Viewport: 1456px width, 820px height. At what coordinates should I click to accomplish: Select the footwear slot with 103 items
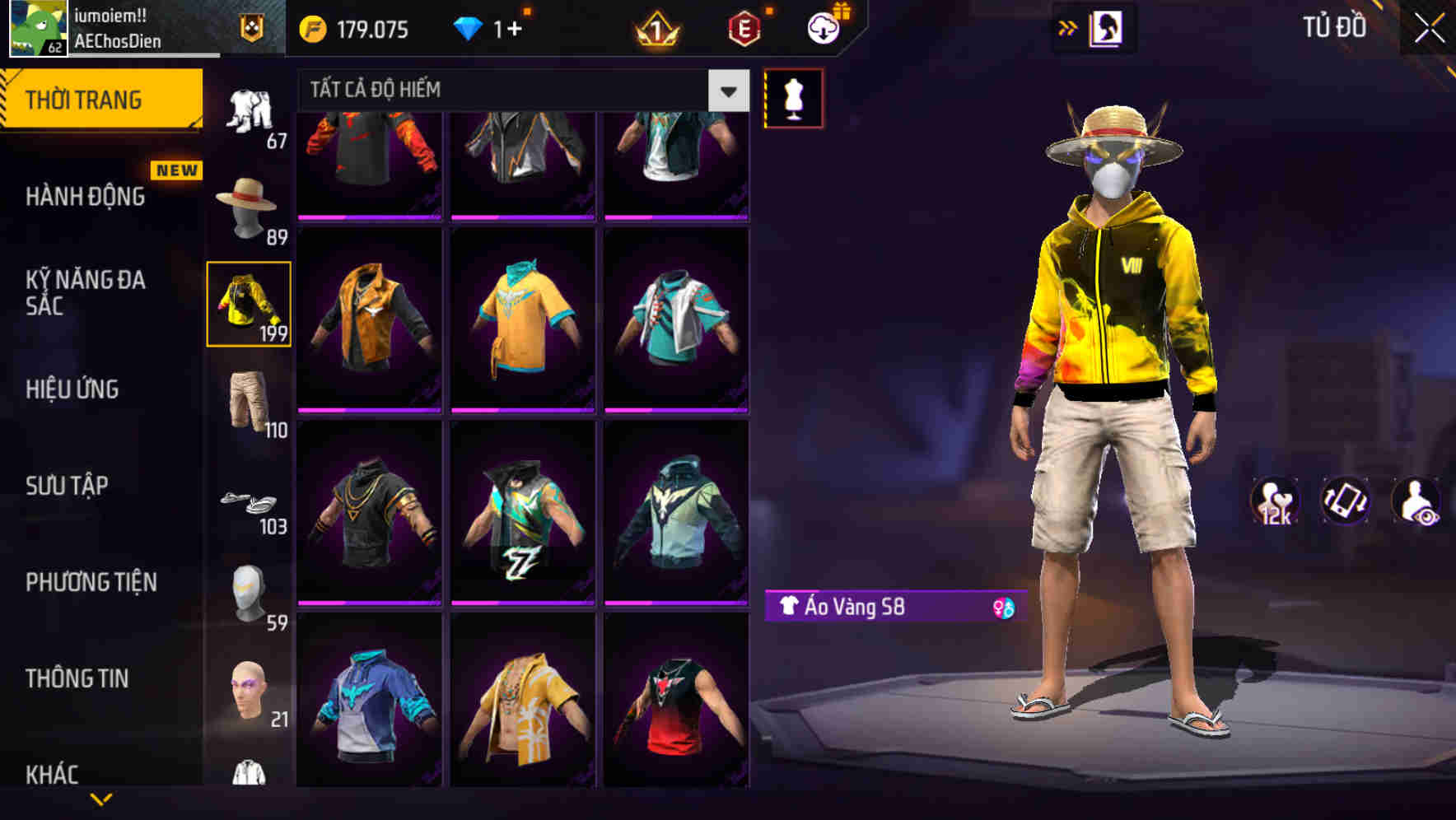pyautogui.click(x=250, y=501)
